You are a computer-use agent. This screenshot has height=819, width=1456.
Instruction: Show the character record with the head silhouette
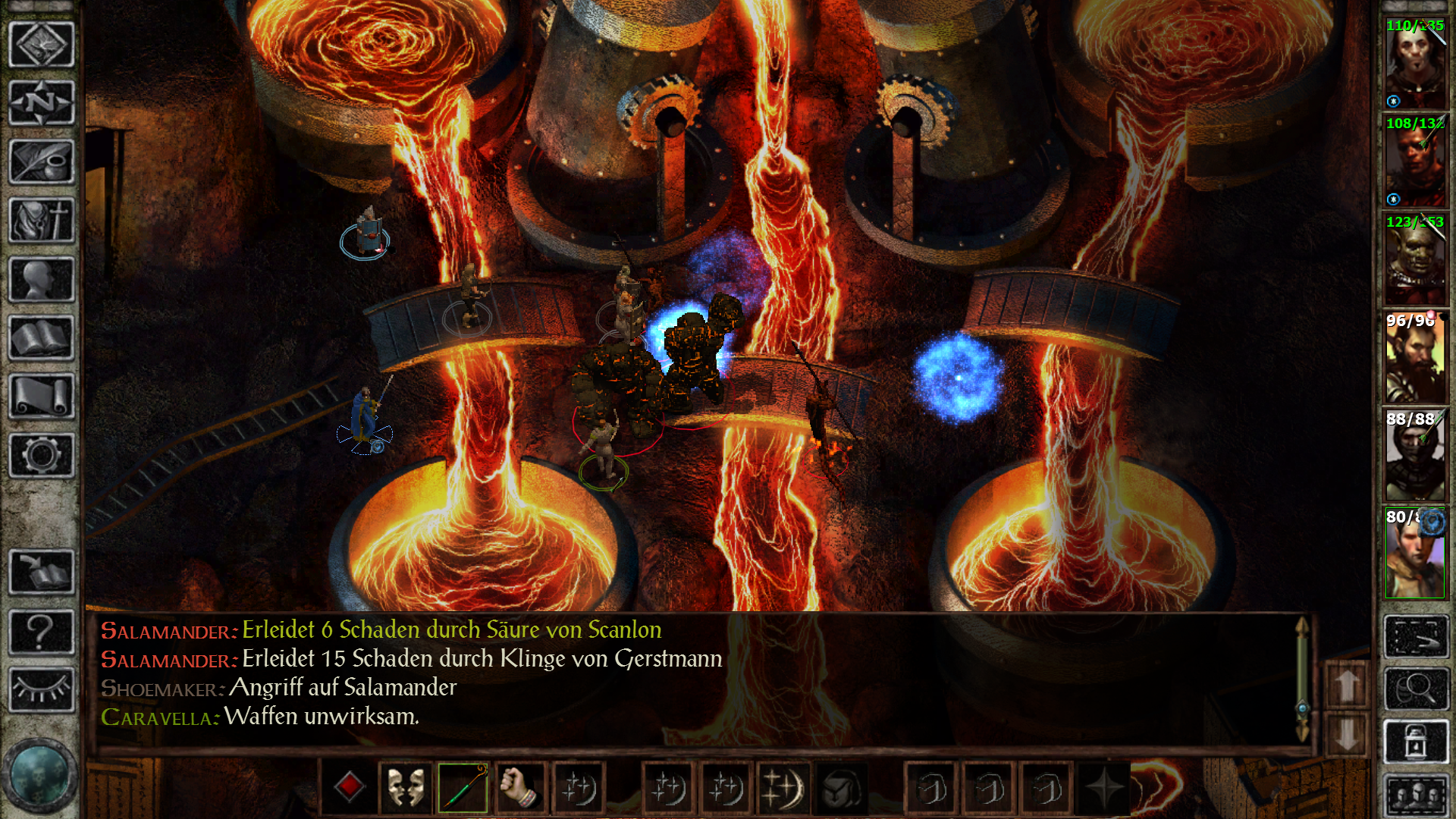[x=41, y=279]
